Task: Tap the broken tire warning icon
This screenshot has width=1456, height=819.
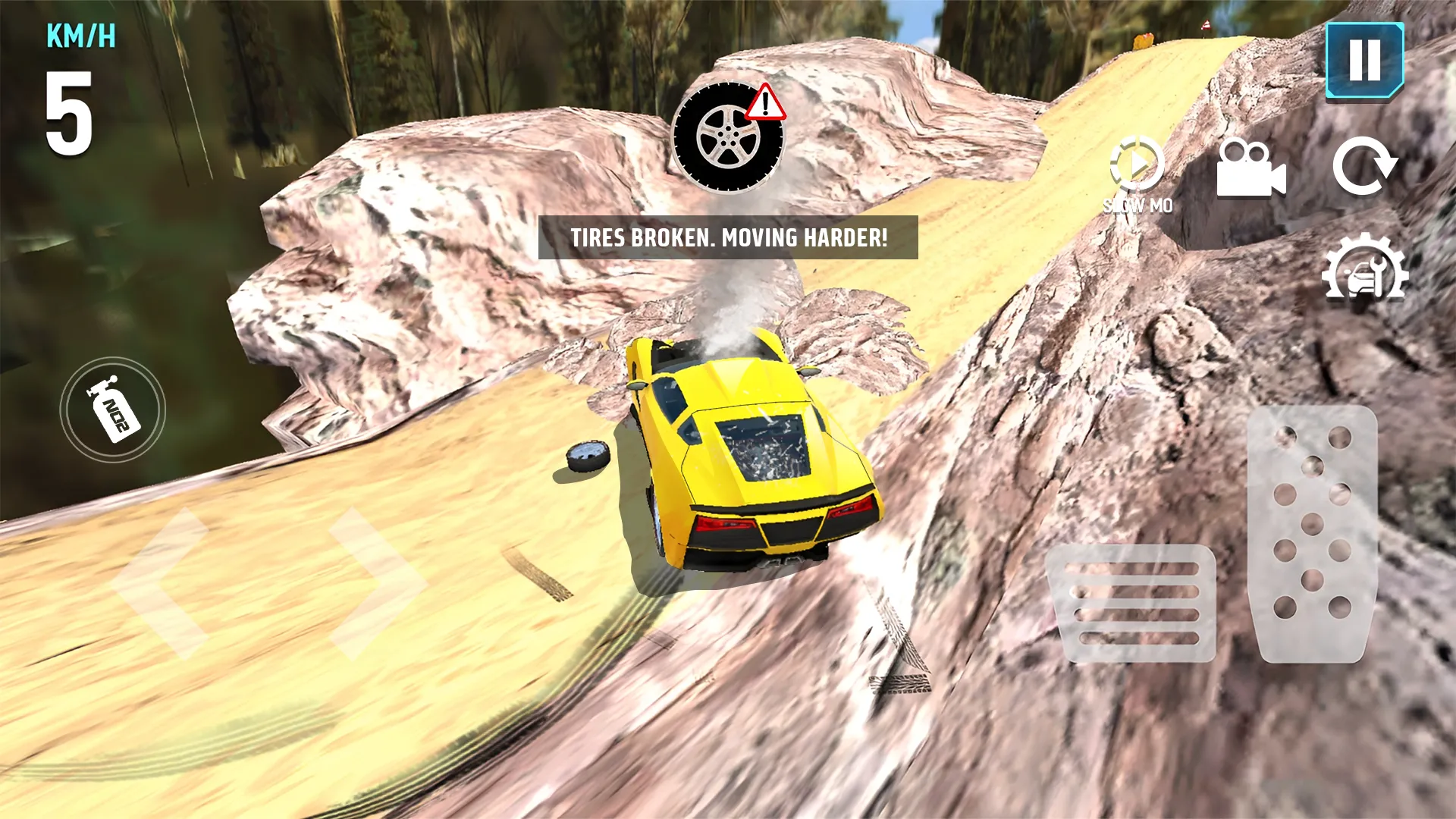Action: coord(730,136)
